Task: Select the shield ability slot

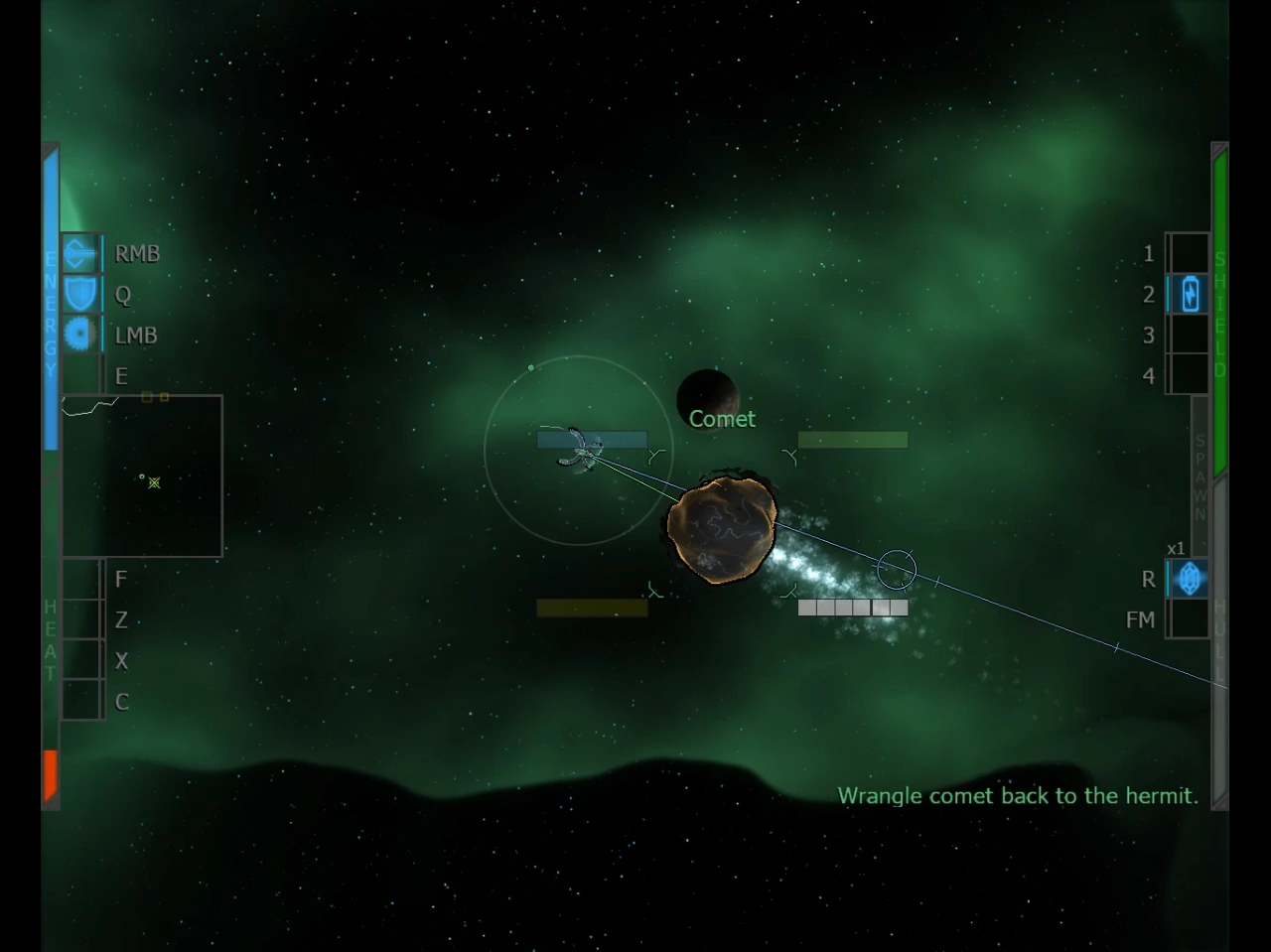Action: click(x=80, y=295)
